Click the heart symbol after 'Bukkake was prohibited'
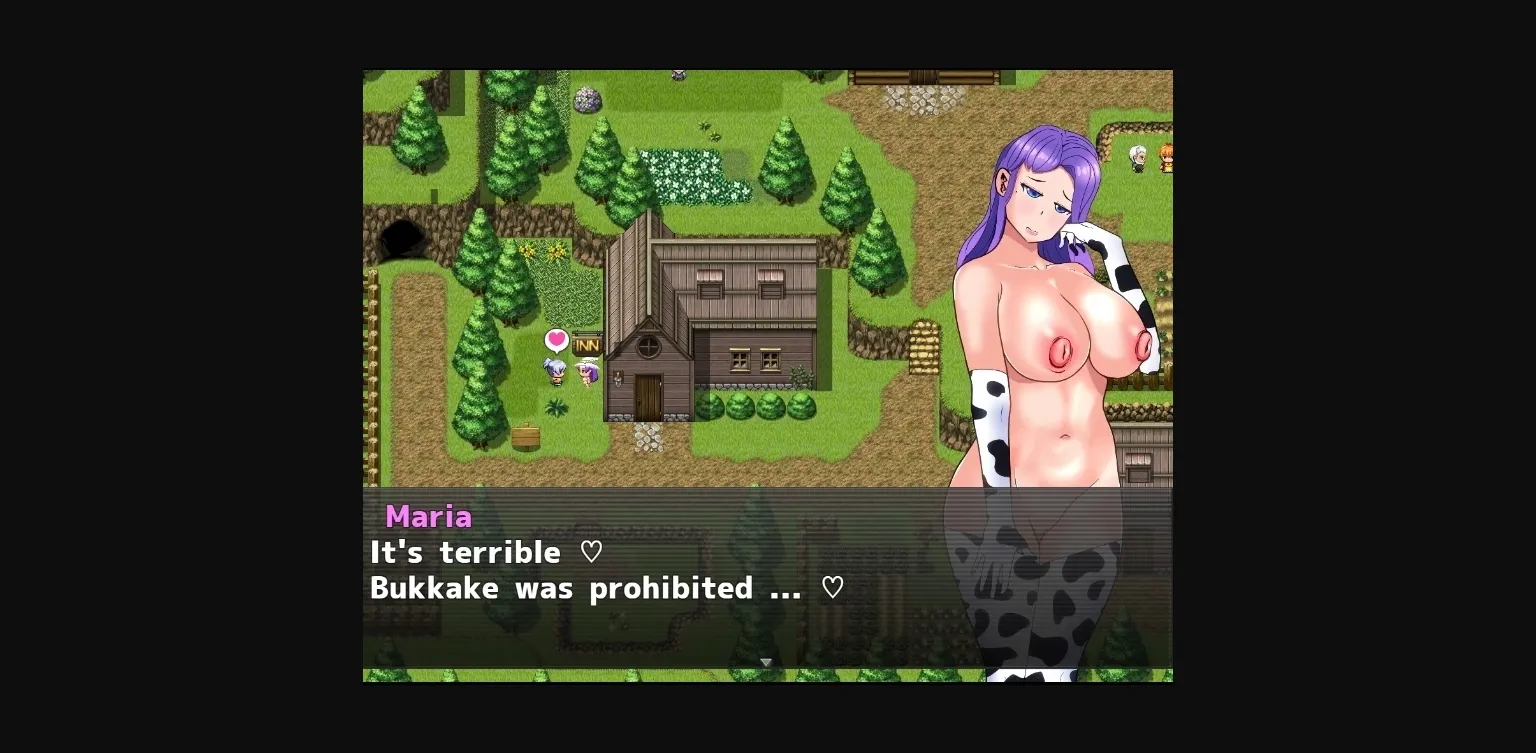The image size is (1536, 753). click(x=832, y=587)
